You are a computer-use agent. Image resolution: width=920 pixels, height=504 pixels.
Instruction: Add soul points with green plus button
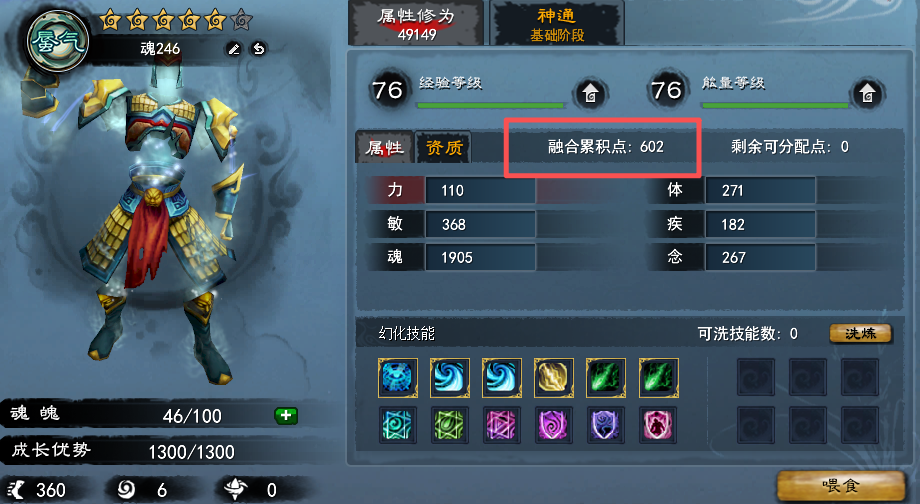click(x=284, y=415)
